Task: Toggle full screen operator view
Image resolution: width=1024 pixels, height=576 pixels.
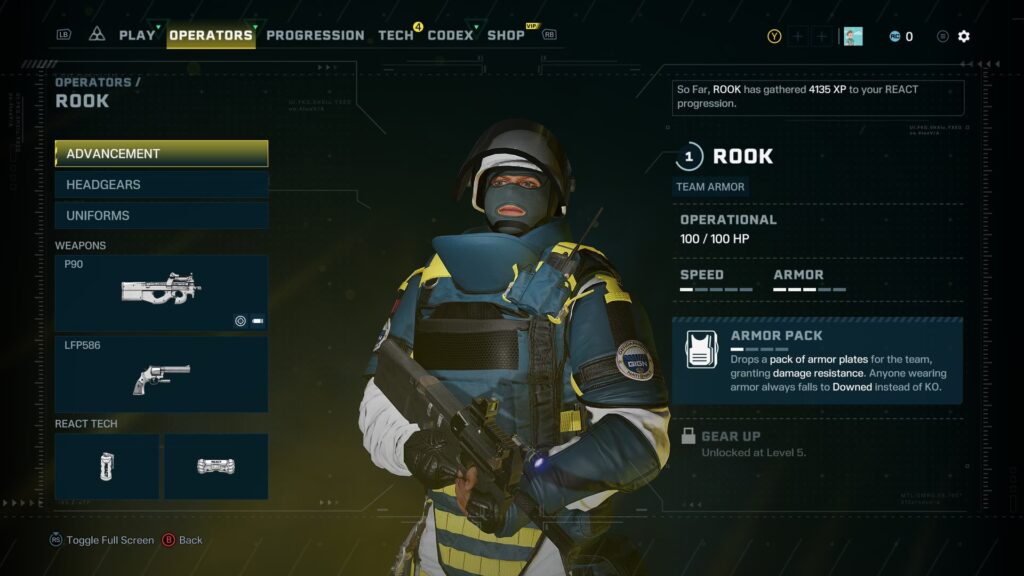Action: pos(103,540)
